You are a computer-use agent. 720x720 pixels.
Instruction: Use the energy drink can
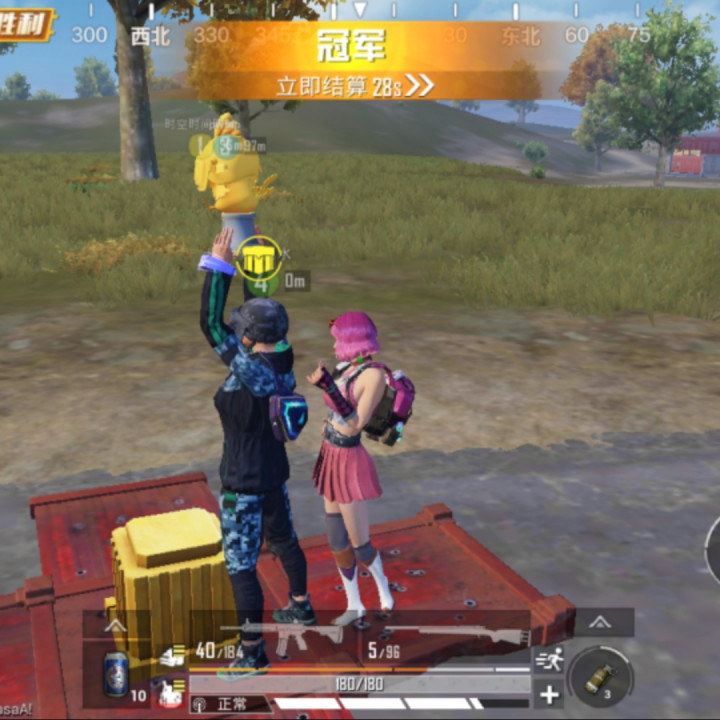pos(116,673)
